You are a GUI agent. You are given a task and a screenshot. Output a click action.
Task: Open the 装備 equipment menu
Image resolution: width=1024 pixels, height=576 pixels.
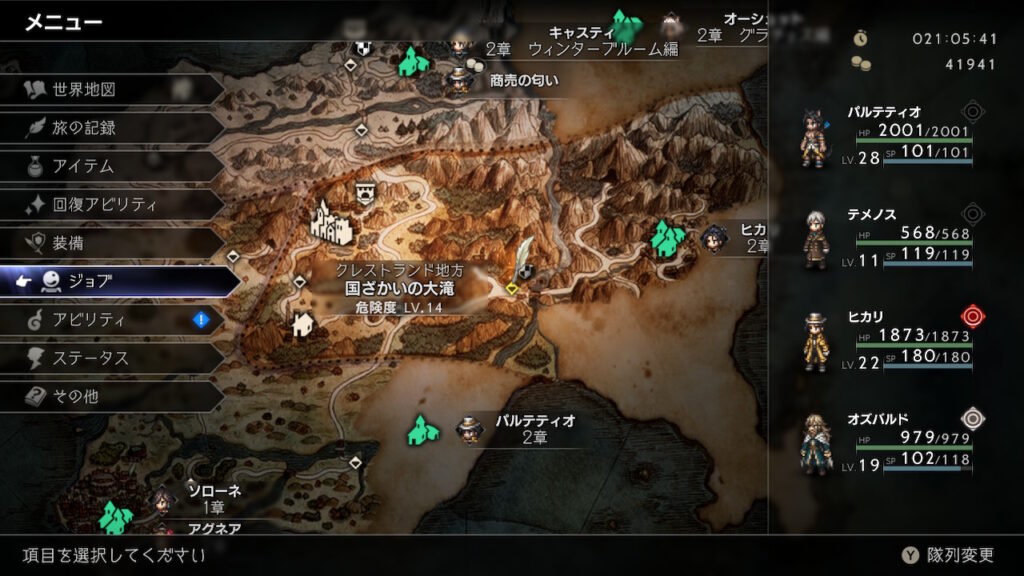tap(85, 243)
